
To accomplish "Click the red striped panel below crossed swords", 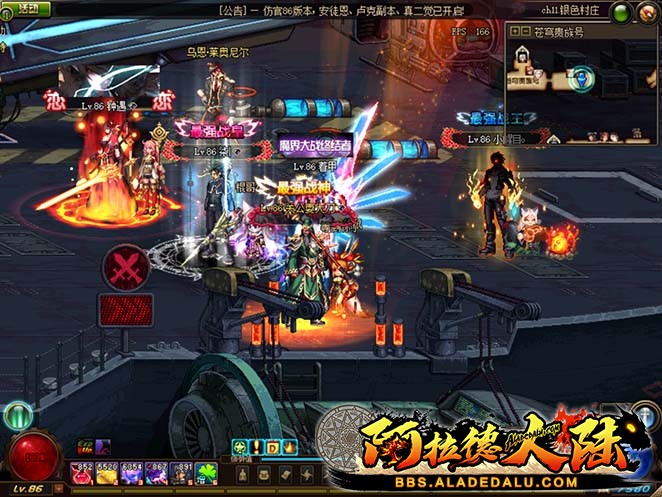I will coord(127,309).
